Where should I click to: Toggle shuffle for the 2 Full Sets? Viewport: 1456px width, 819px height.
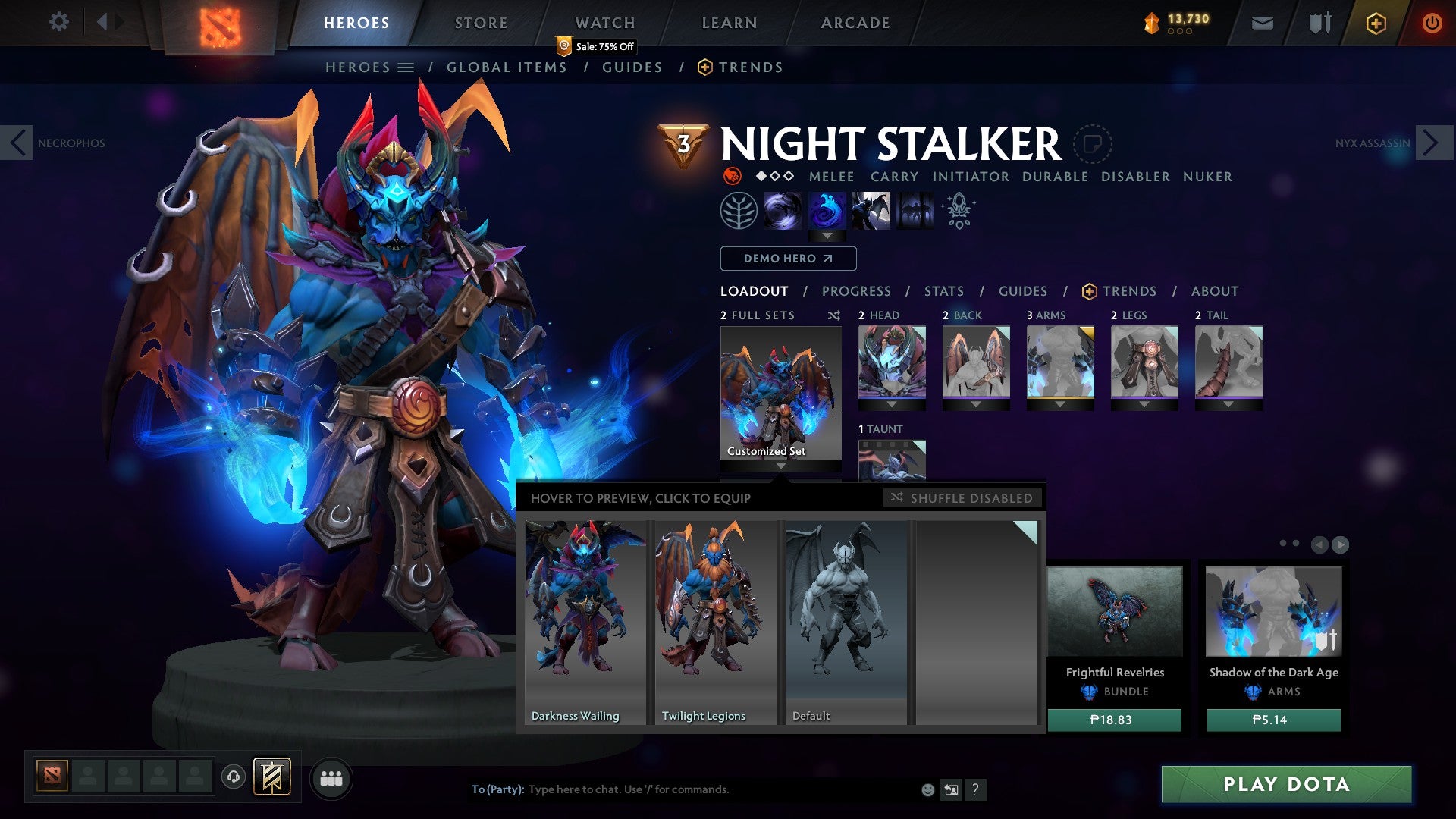point(834,315)
